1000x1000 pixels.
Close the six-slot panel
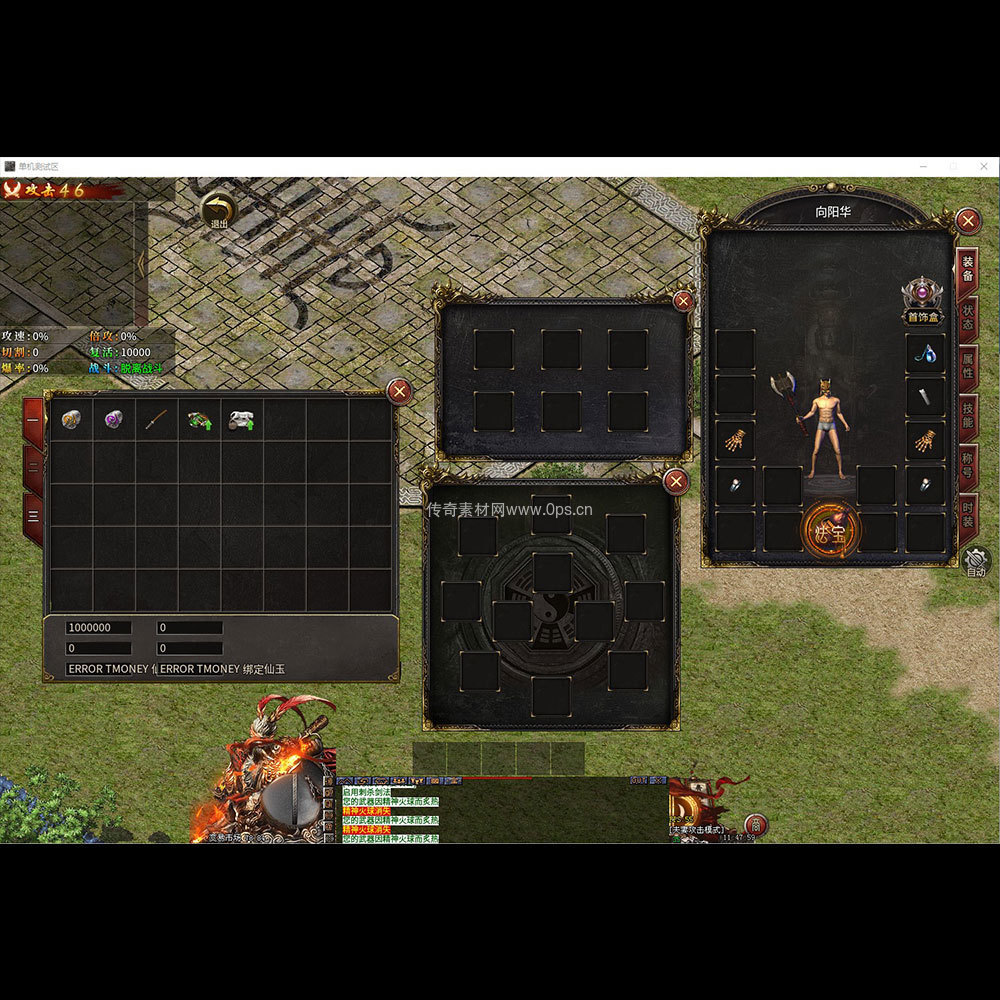click(683, 300)
